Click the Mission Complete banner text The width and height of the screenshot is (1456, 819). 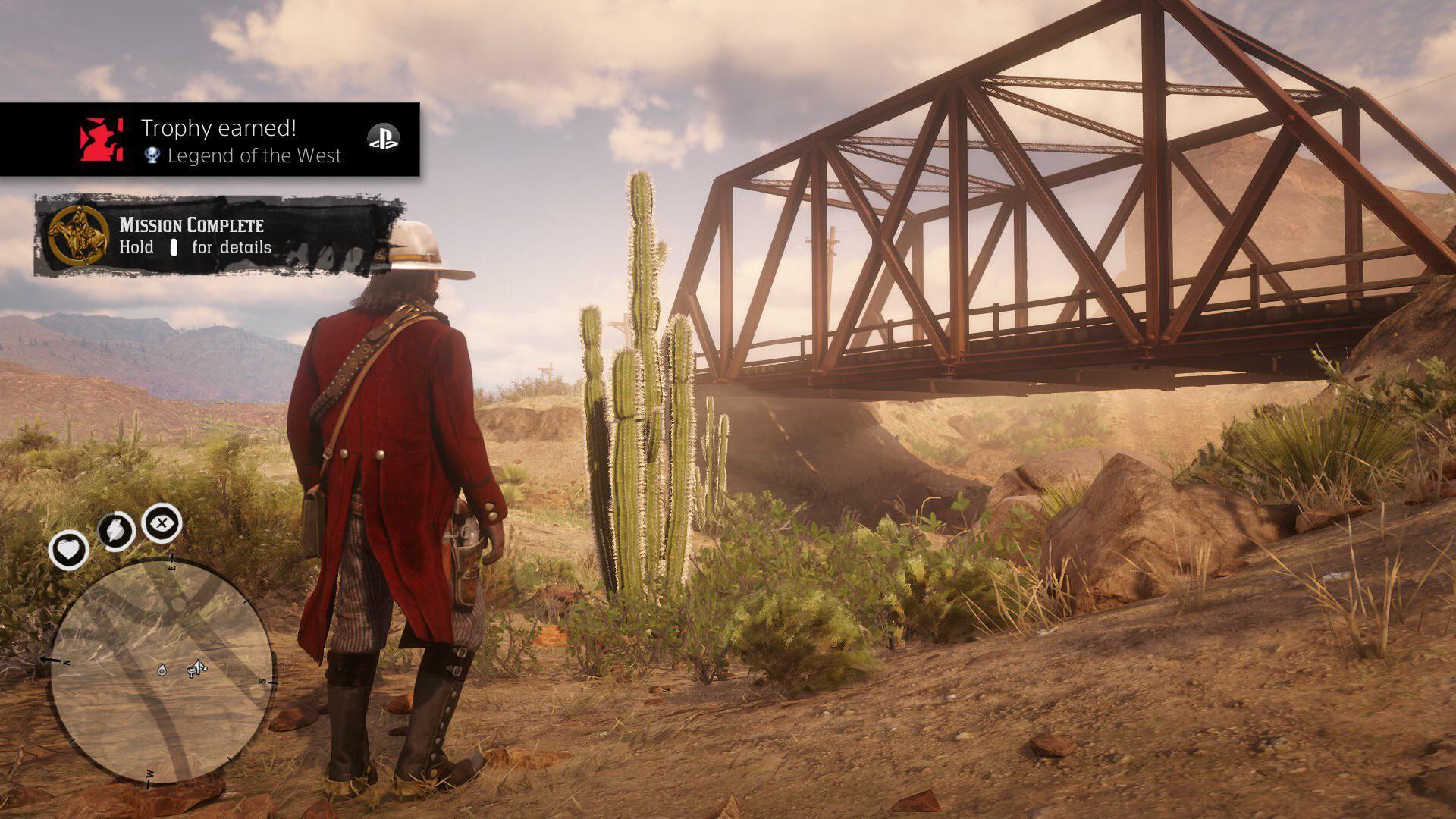coord(190,224)
